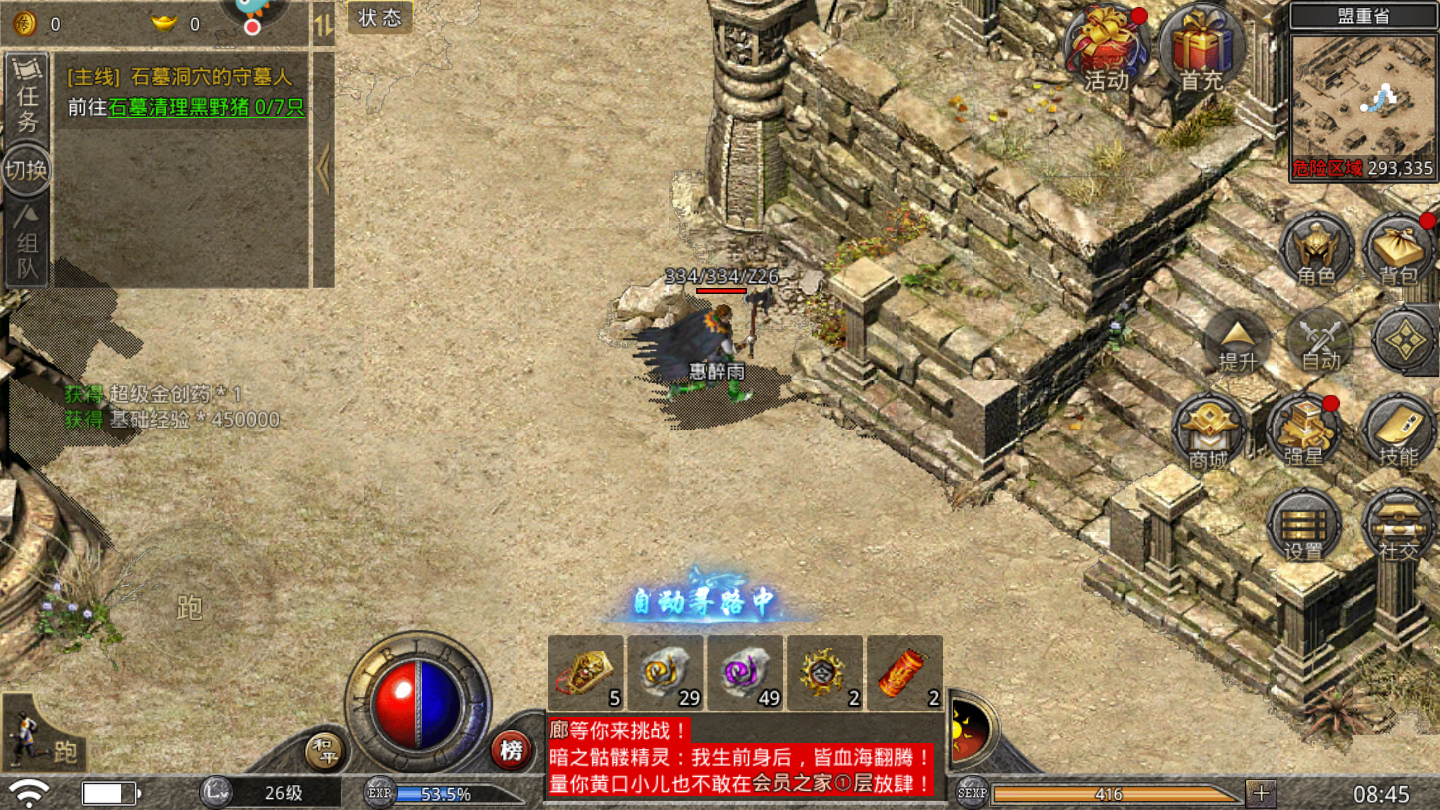The height and width of the screenshot is (810, 1440).
Task: Open the 背包 bag inventory
Action: pyautogui.click(x=1398, y=251)
